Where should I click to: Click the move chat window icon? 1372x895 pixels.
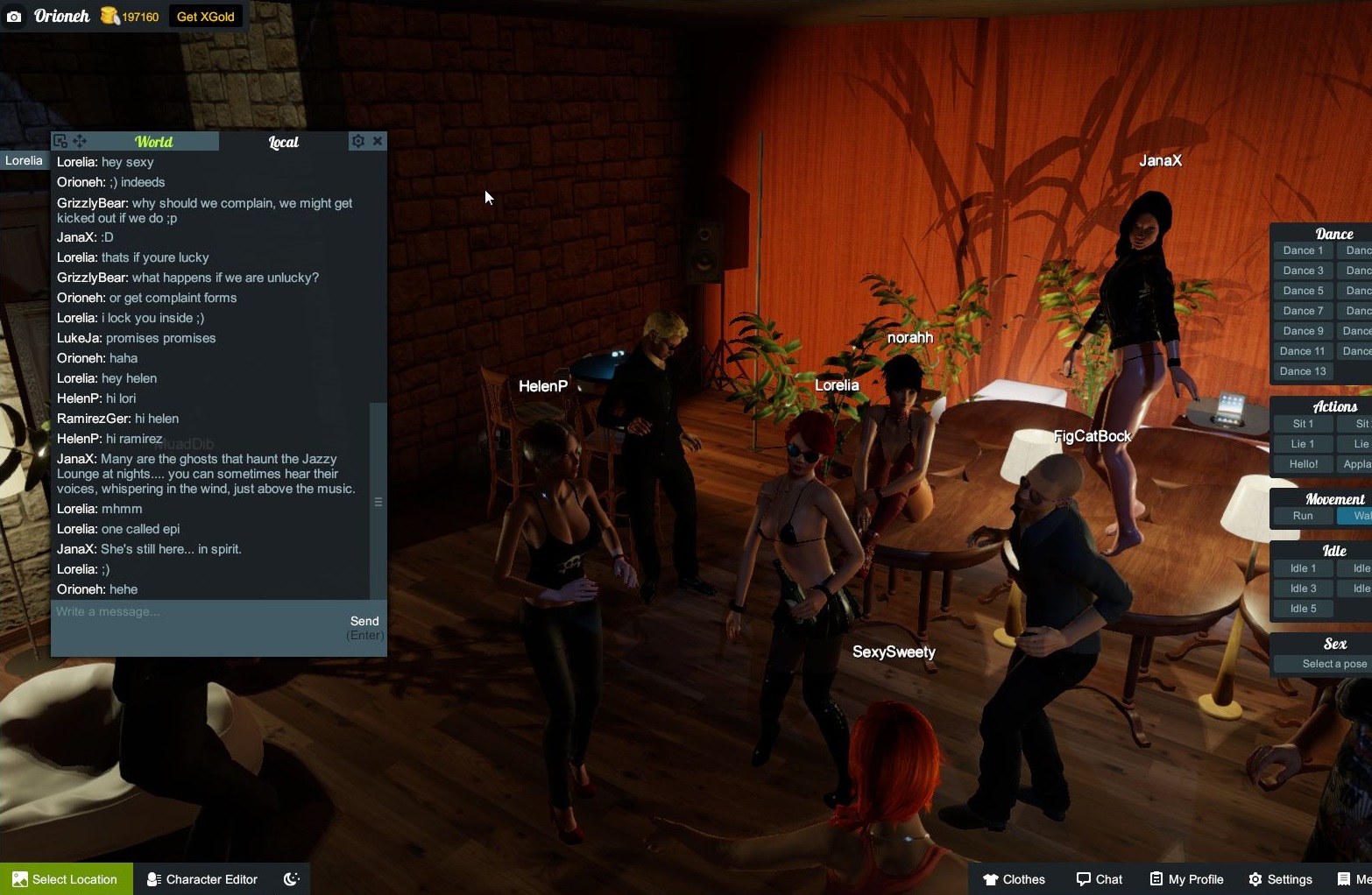pyautogui.click(x=80, y=140)
